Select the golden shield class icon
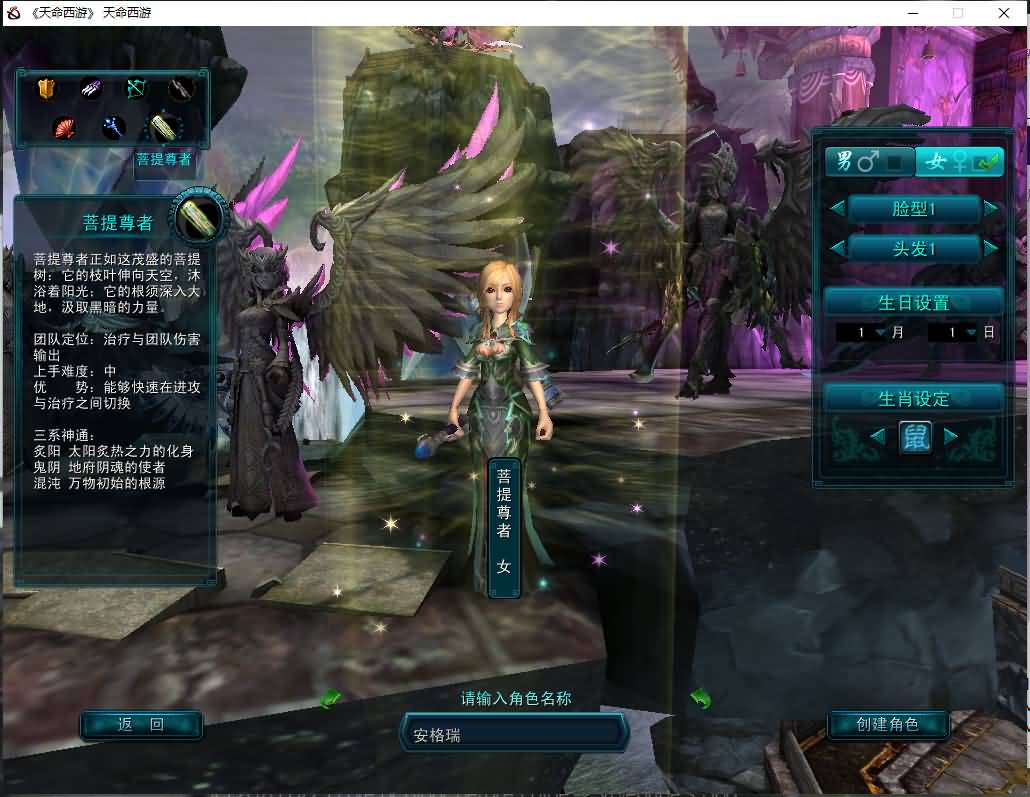1030x797 pixels. coord(45,89)
